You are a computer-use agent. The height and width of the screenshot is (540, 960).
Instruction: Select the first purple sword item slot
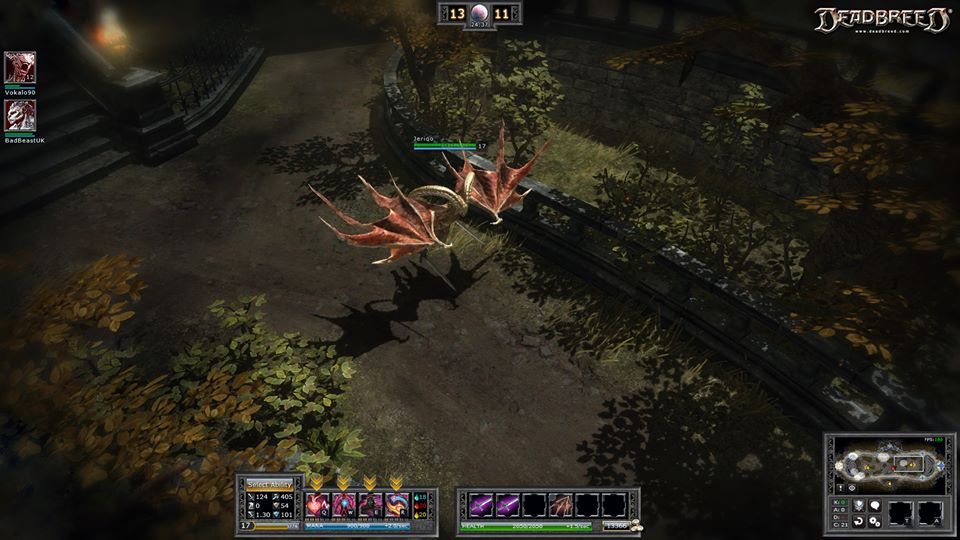point(482,505)
